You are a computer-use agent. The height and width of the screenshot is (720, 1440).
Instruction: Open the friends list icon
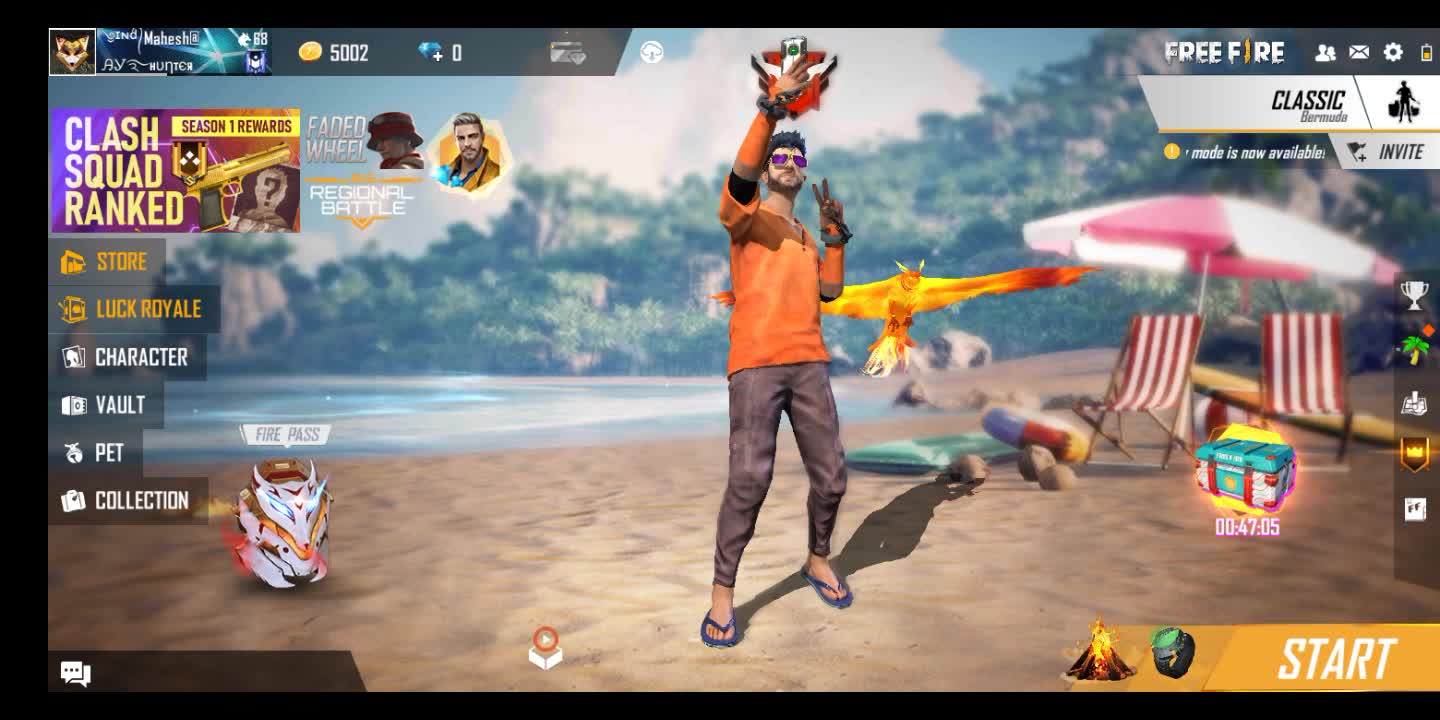[1325, 53]
